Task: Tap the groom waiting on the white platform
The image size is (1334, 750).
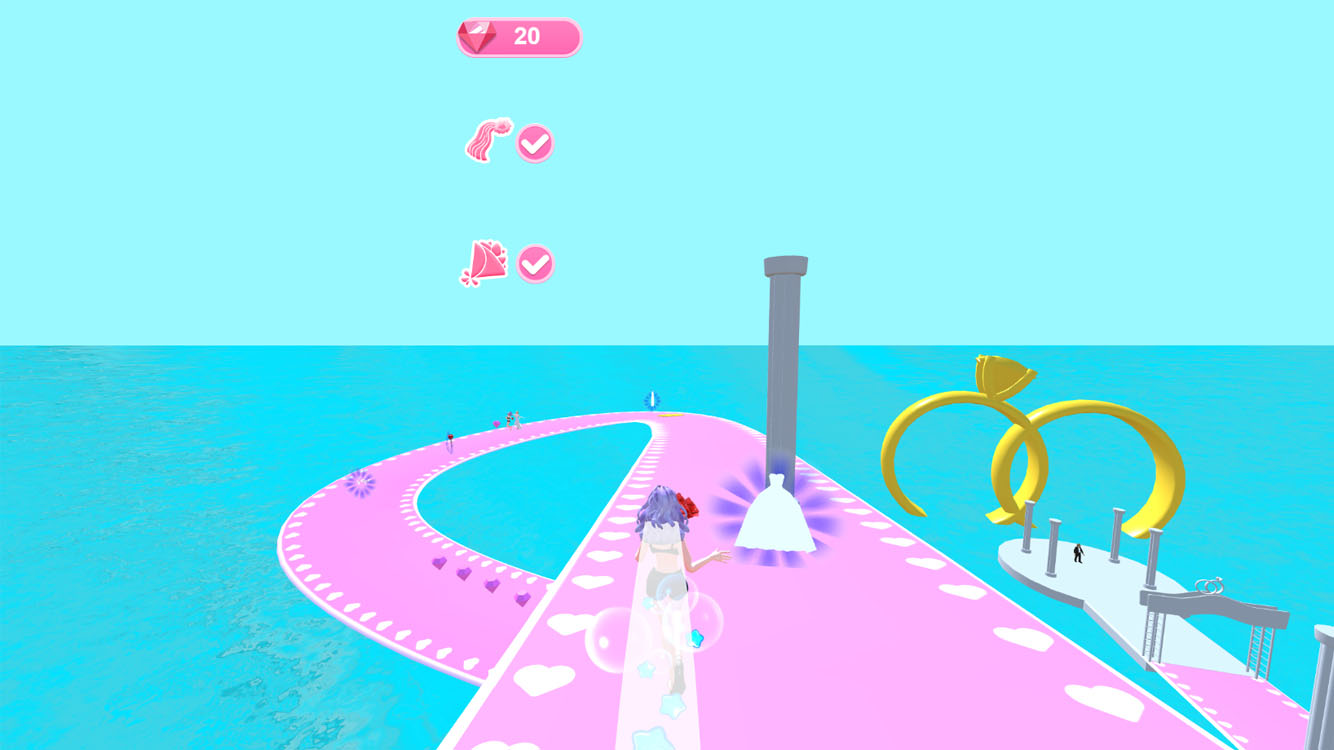Action: point(1077,553)
